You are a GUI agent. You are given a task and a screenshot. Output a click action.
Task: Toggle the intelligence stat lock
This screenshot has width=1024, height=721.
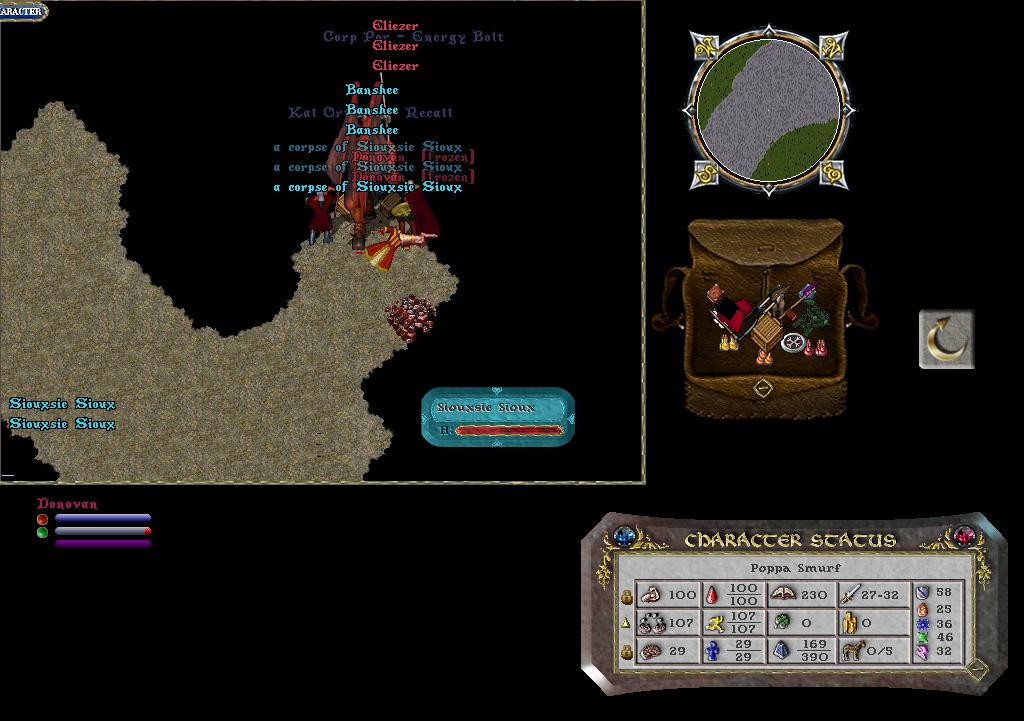(627, 651)
